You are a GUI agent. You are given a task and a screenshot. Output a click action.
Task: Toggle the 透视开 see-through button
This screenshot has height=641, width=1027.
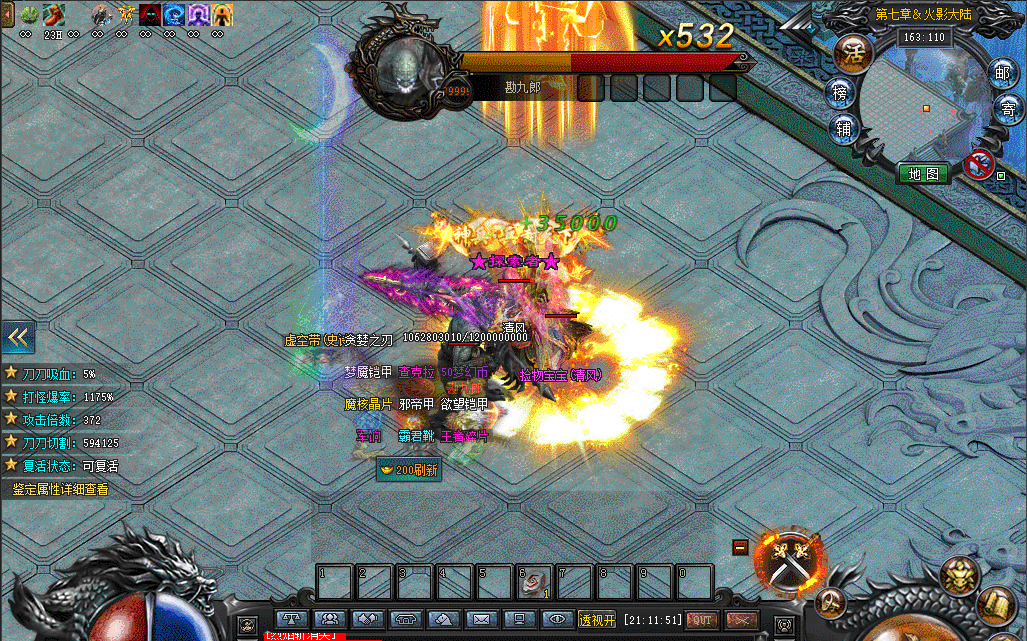(597, 619)
